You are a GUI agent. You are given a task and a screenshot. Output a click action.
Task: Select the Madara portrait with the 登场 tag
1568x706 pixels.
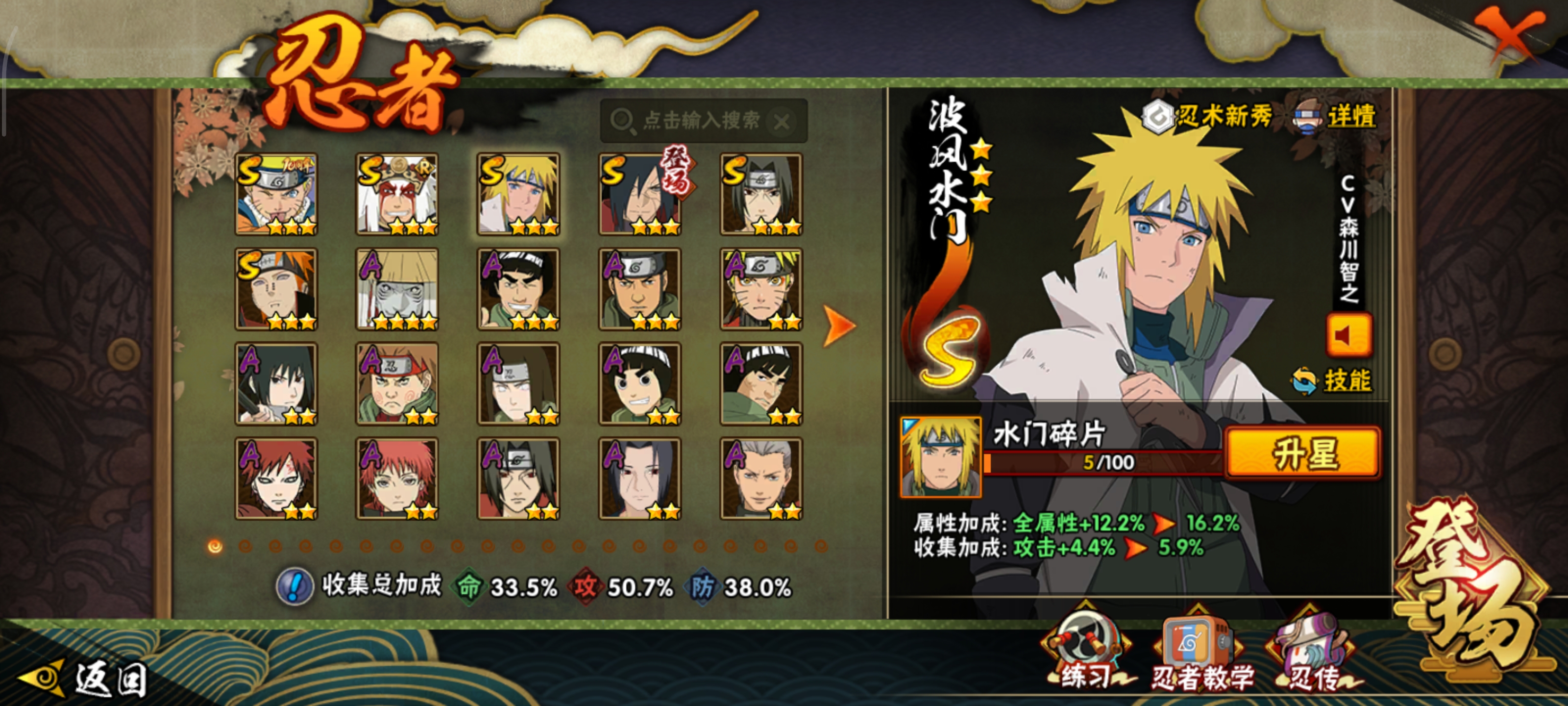tap(640, 194)
